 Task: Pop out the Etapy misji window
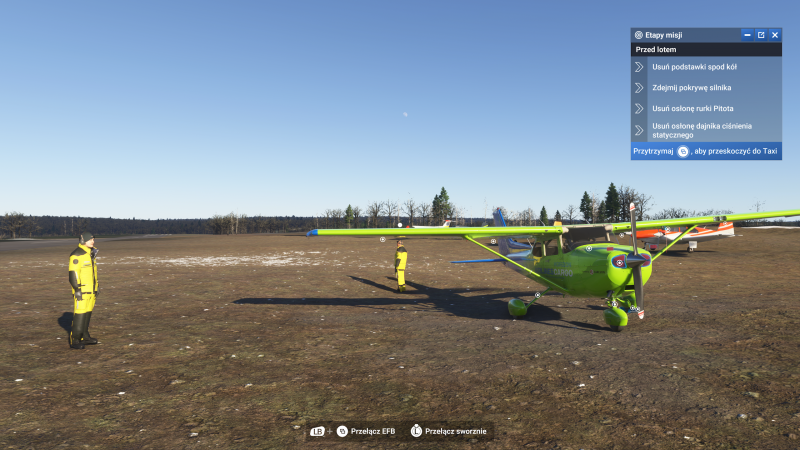pos(760,35)
